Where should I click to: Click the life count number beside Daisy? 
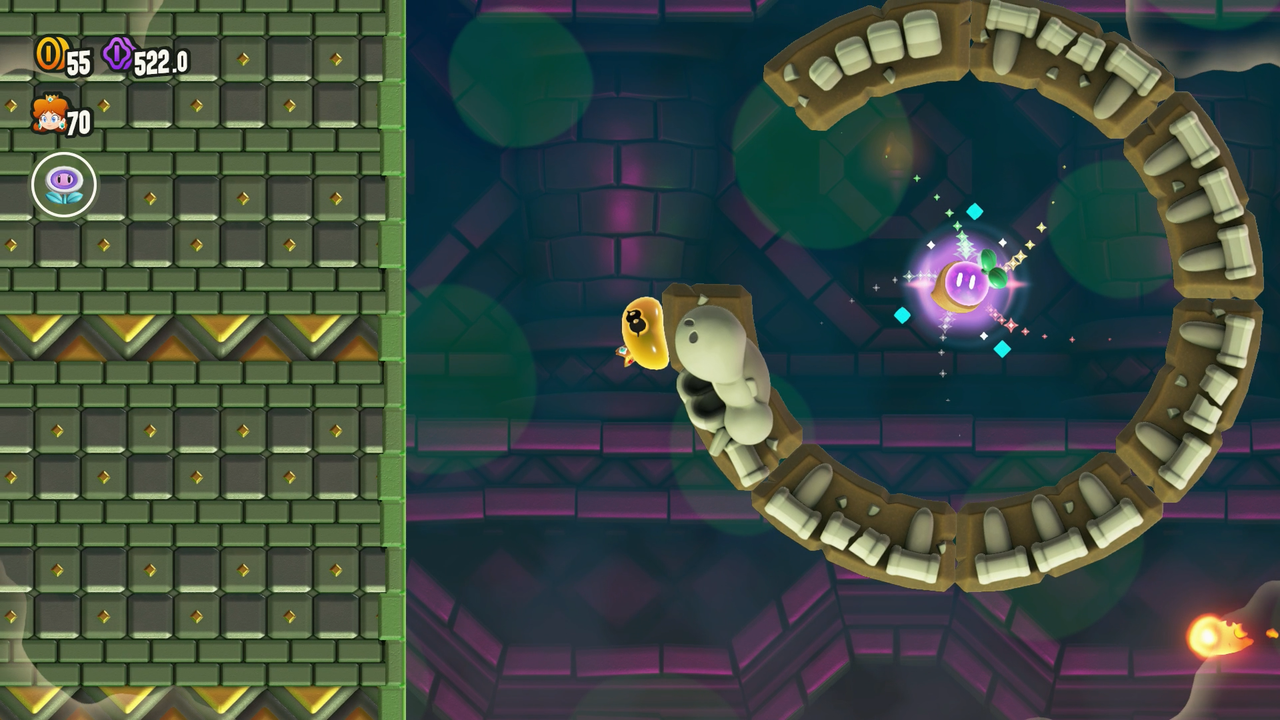click(x=78, y=120)
